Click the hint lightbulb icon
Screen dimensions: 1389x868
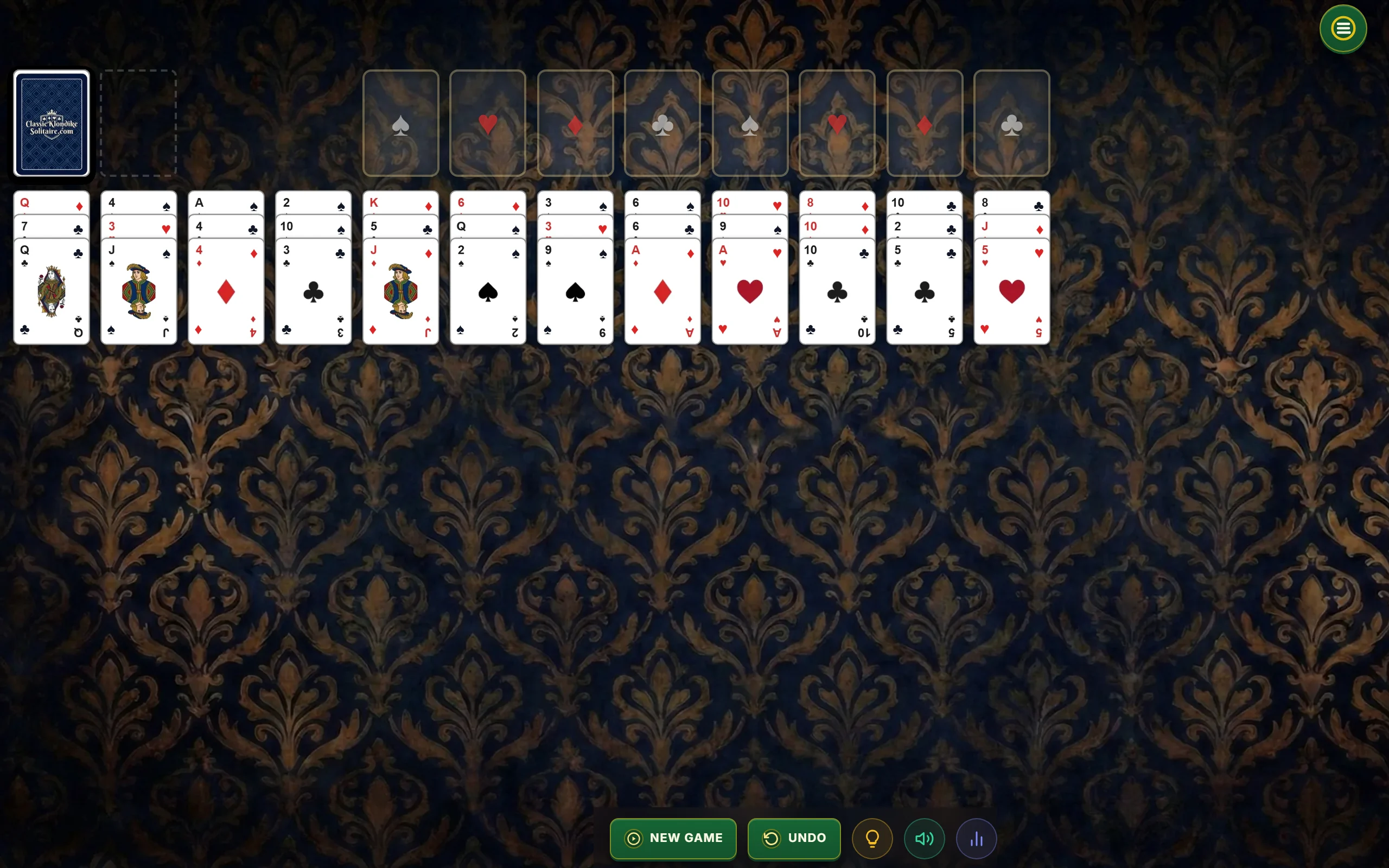(x=872, y=838)
